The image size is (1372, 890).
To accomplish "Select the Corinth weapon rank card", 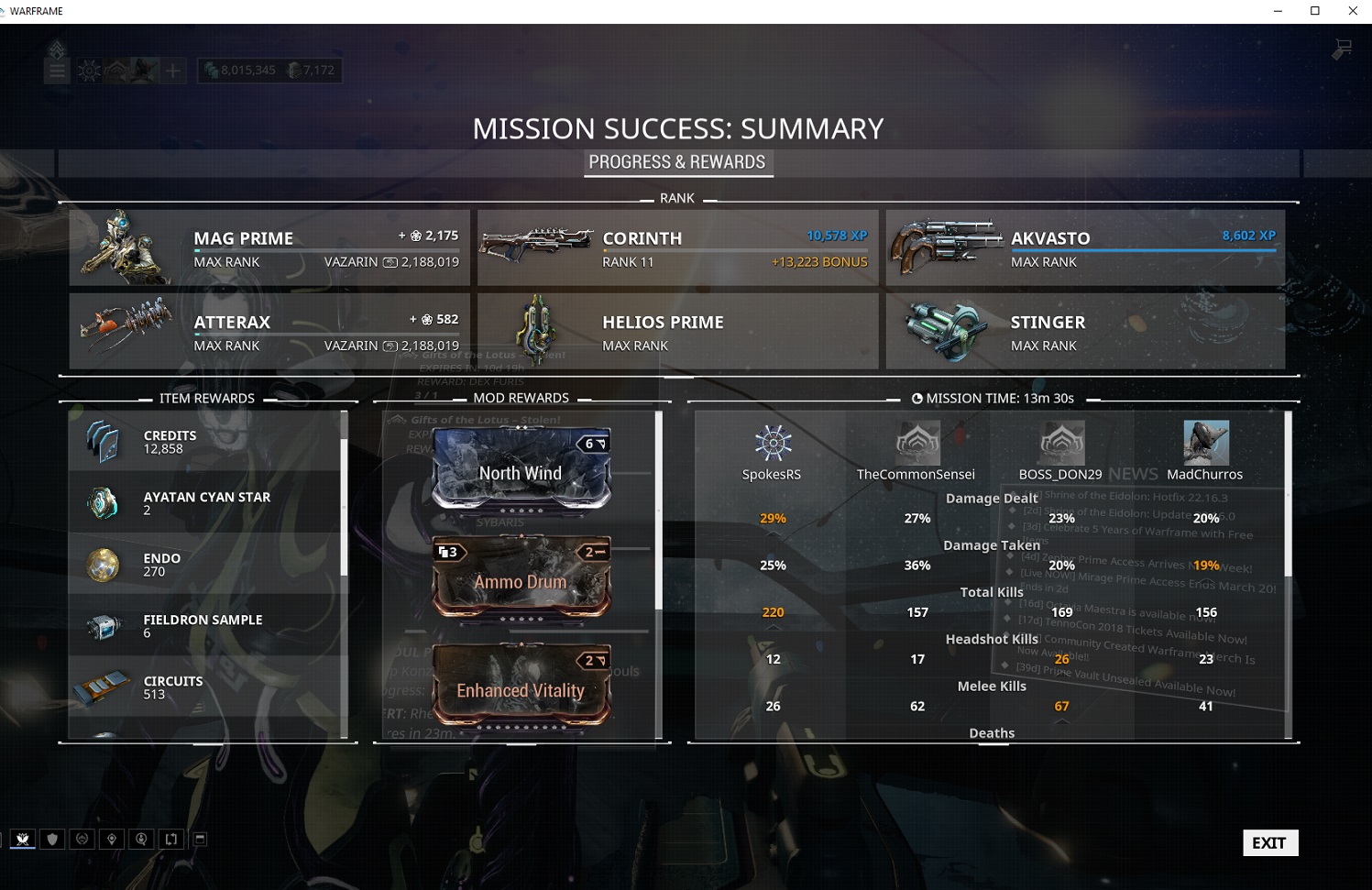I will pos(677,247).
